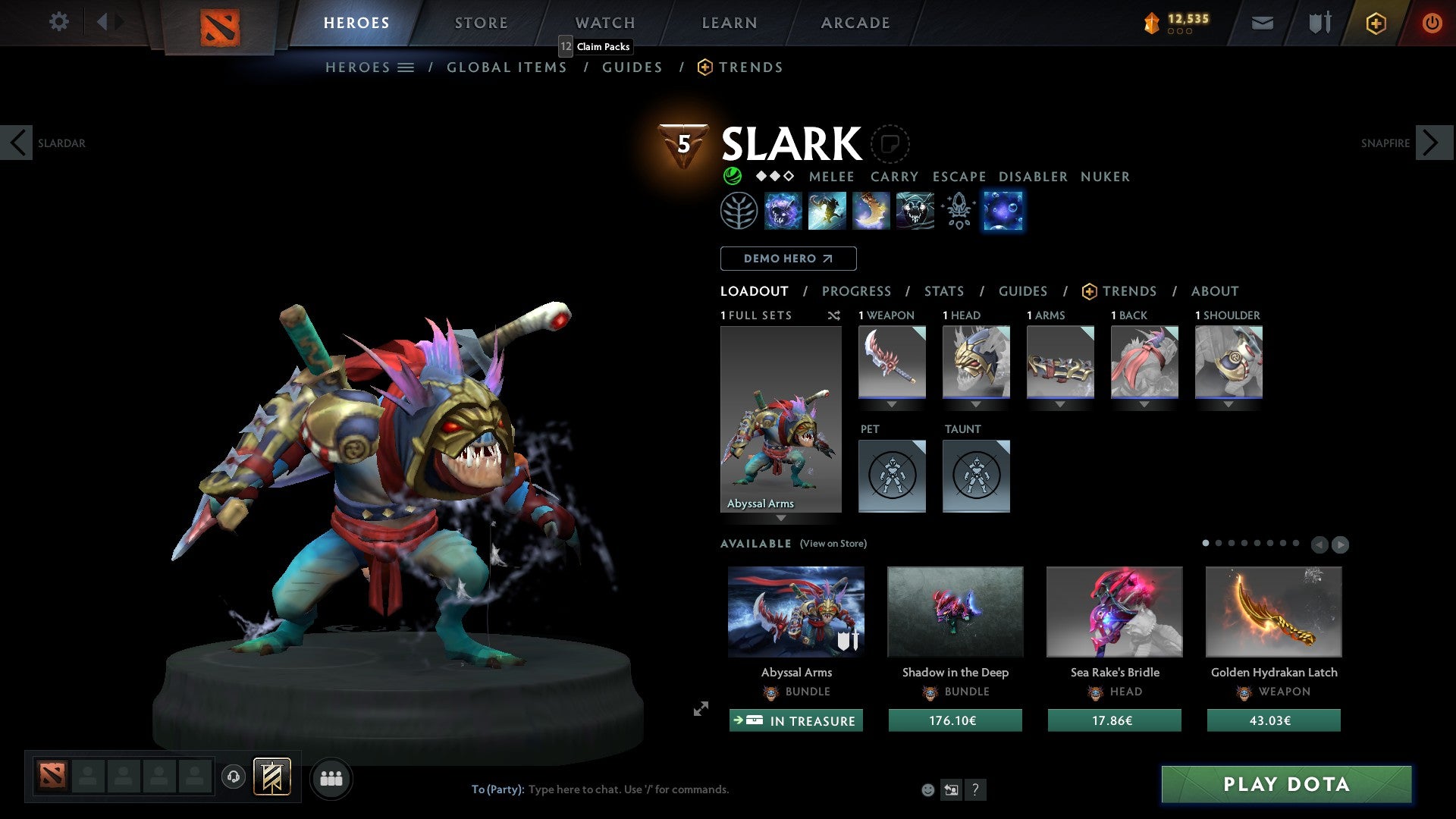
Task: Click the Demo Hero button
Action: tap(788, 258)
